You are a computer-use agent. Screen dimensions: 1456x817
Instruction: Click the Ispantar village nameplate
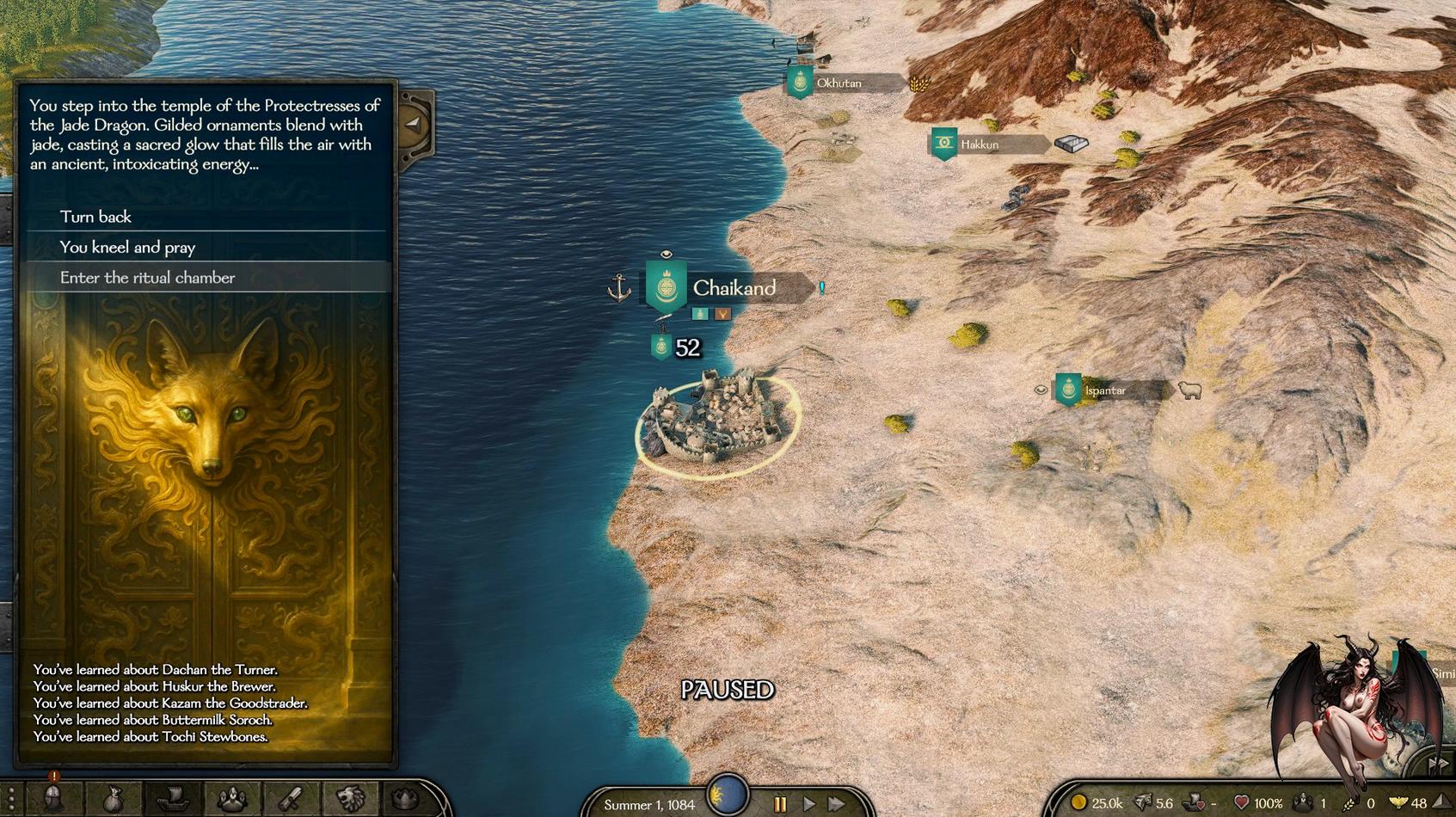point(1105,390)
